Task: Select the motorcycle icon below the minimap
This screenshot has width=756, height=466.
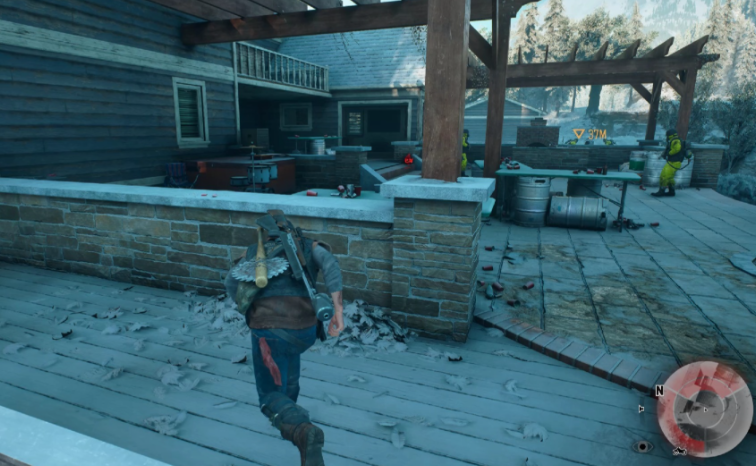Action: pos(680,451)
